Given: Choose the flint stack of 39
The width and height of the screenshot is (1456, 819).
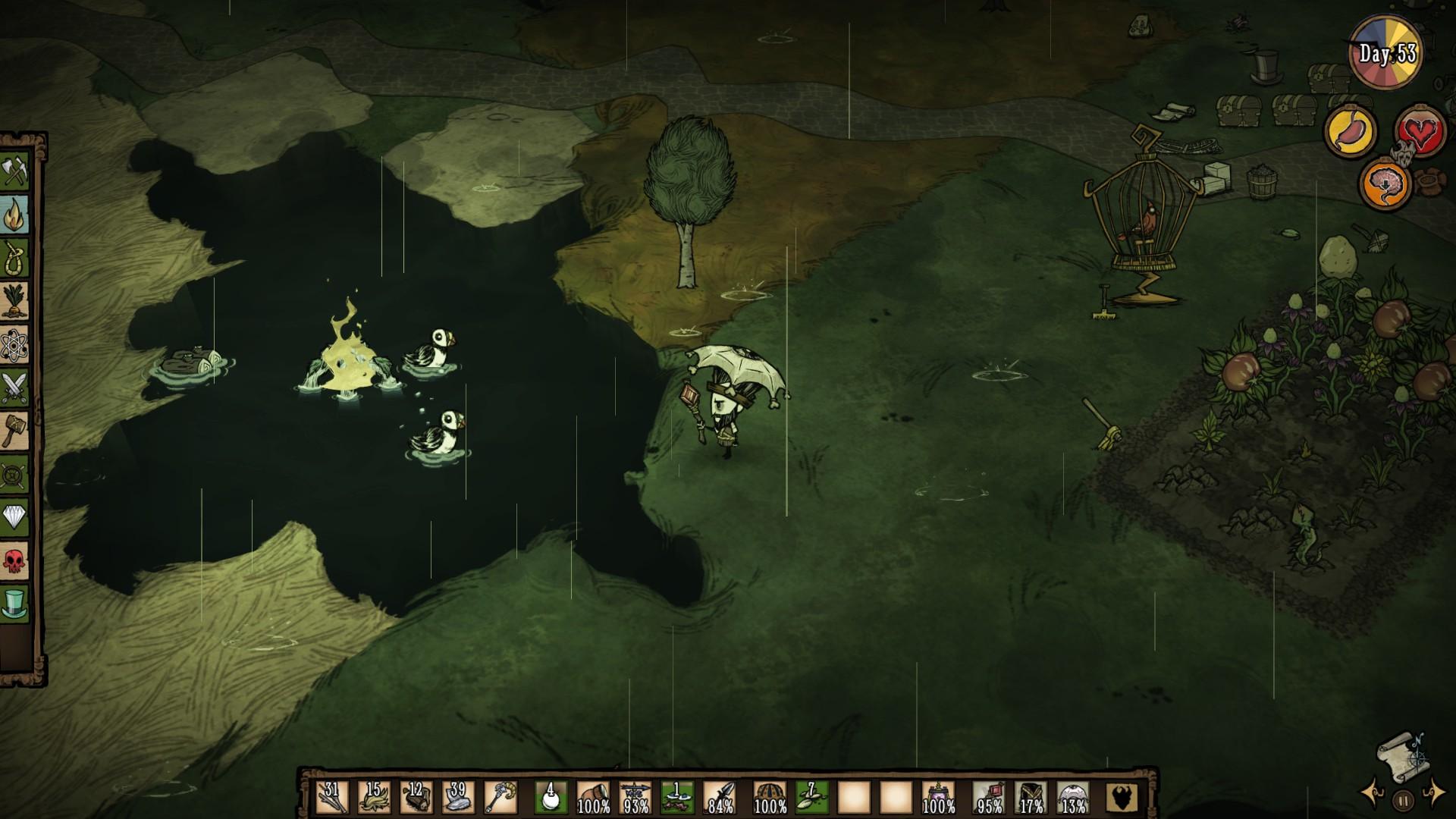Looking at the screenshot, I should pyautogui.click(x=457, y=797).
